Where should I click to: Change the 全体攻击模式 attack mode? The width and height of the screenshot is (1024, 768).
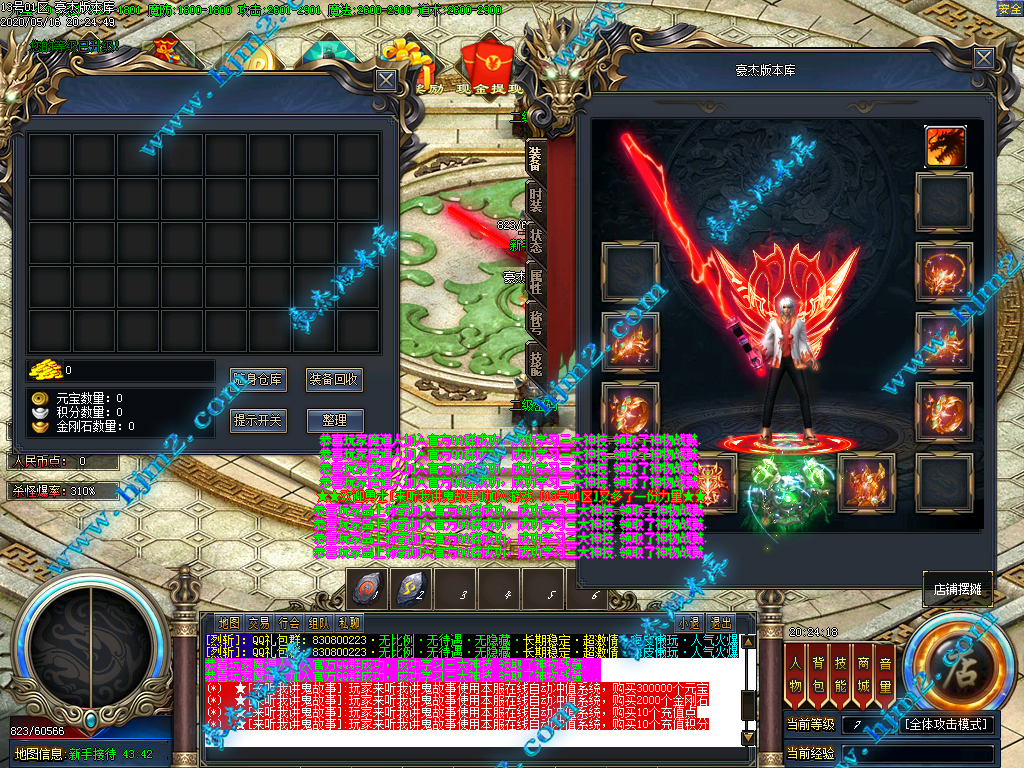[x=947, y=724]
